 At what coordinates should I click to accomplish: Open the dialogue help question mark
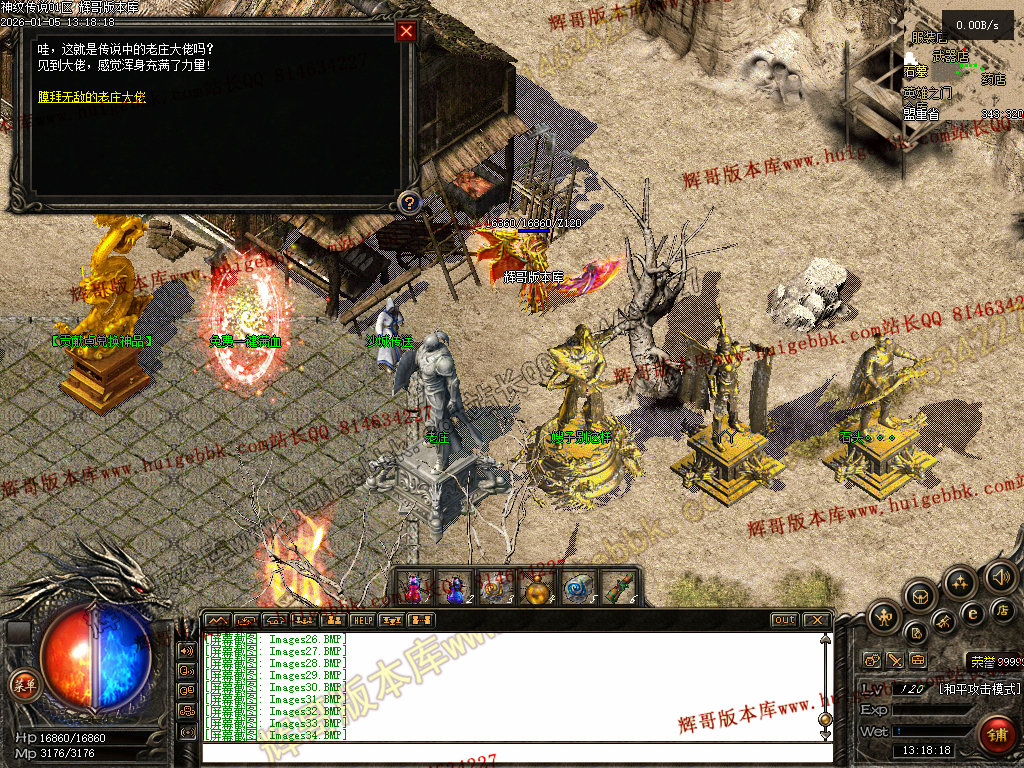[x=408, y=203]
